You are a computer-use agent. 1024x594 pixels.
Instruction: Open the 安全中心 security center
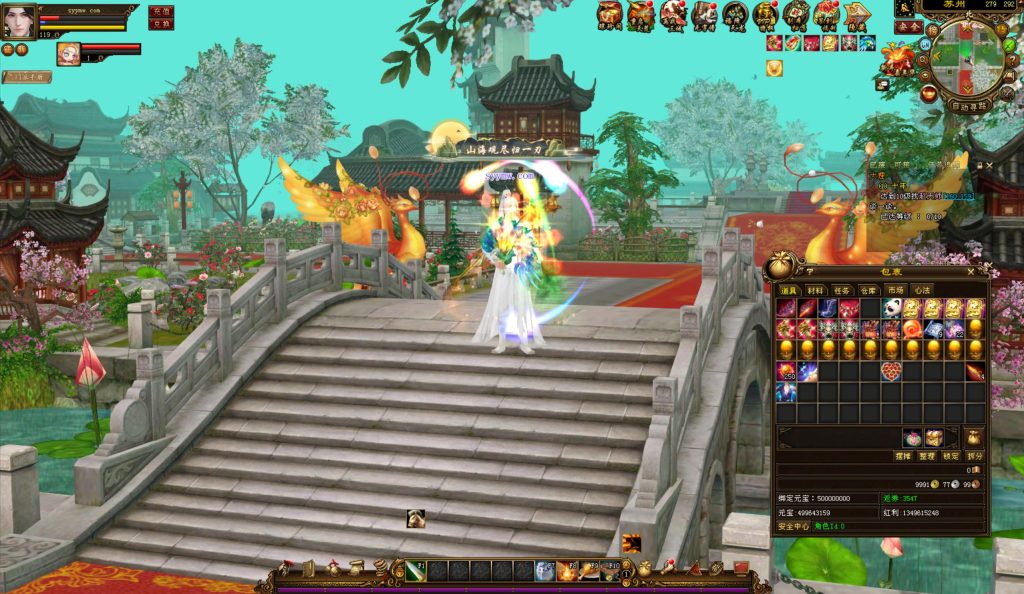point(795,526)
